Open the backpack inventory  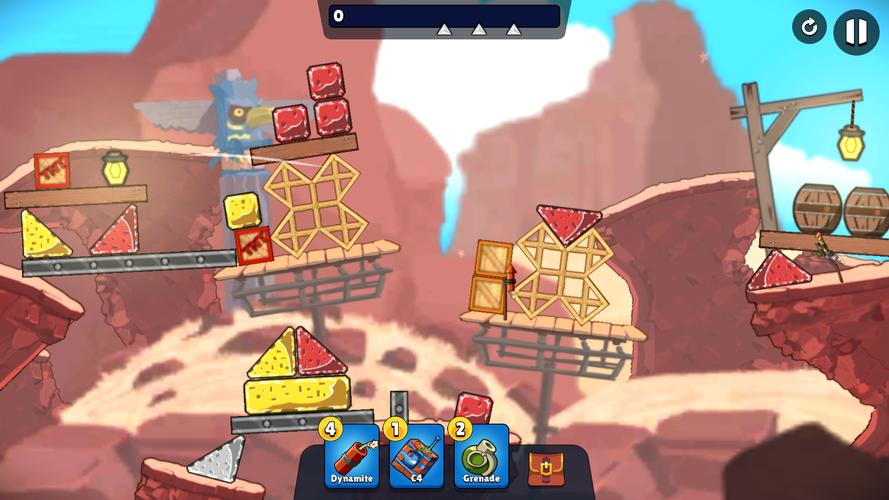[x=543, y=466]
